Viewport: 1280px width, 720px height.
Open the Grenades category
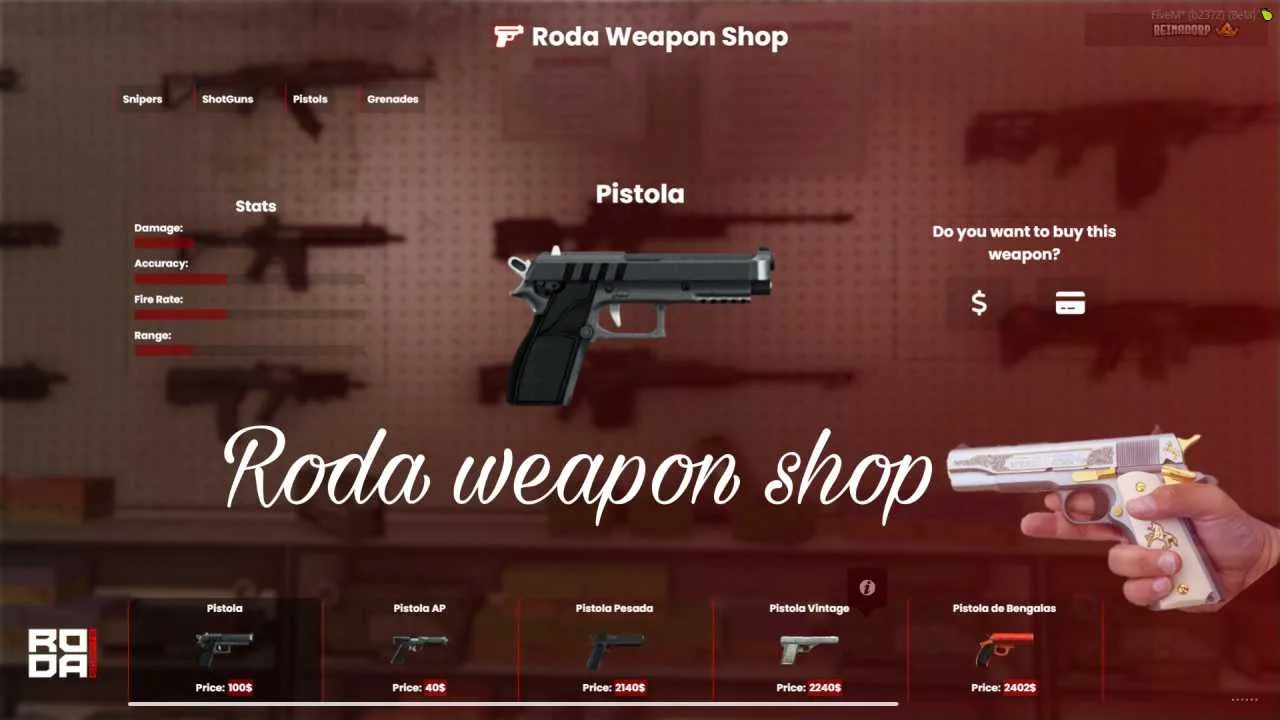[391, 99]
